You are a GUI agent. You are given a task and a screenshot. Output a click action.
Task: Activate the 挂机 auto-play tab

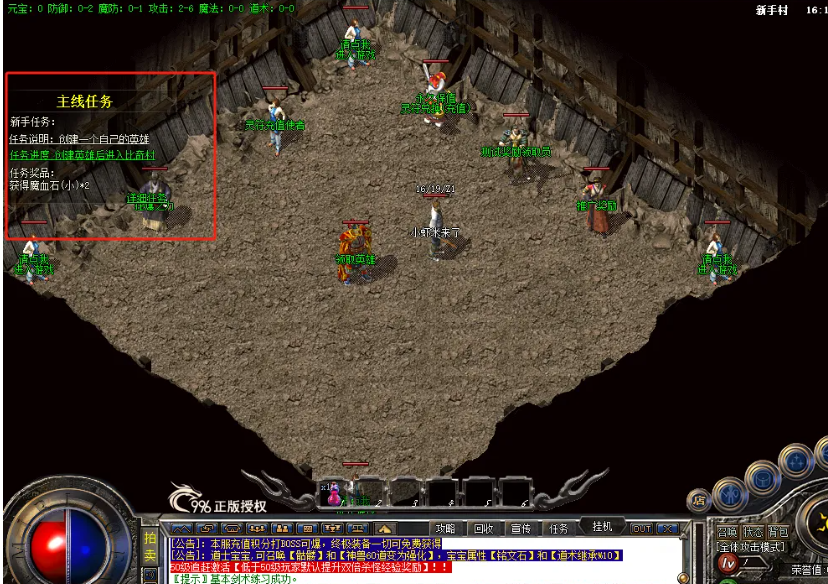click(602, 526)
